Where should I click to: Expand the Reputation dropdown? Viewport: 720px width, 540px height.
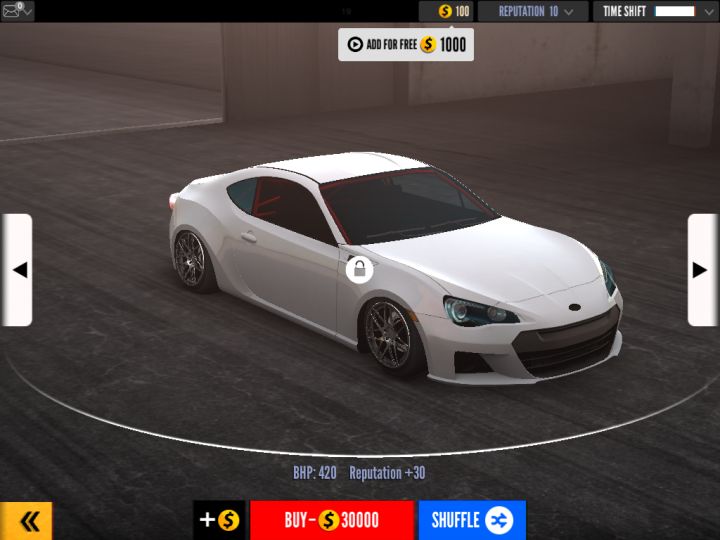click(532, 11)
